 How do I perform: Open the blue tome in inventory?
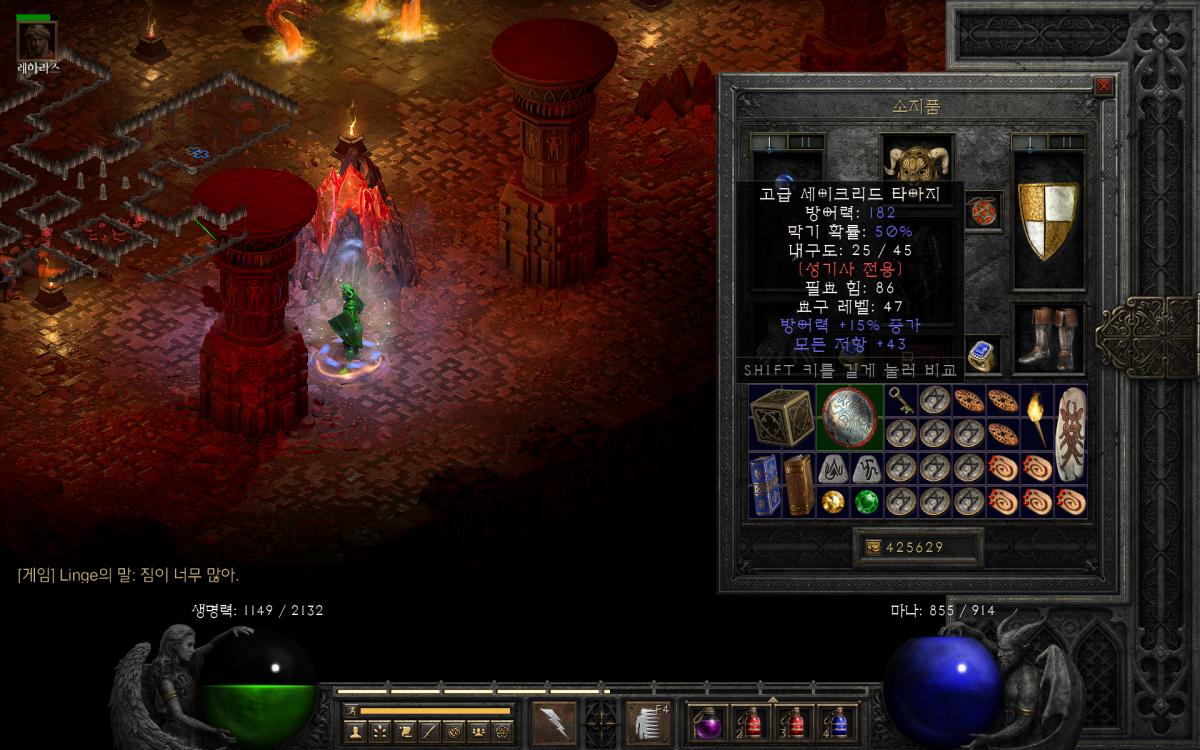765,485
